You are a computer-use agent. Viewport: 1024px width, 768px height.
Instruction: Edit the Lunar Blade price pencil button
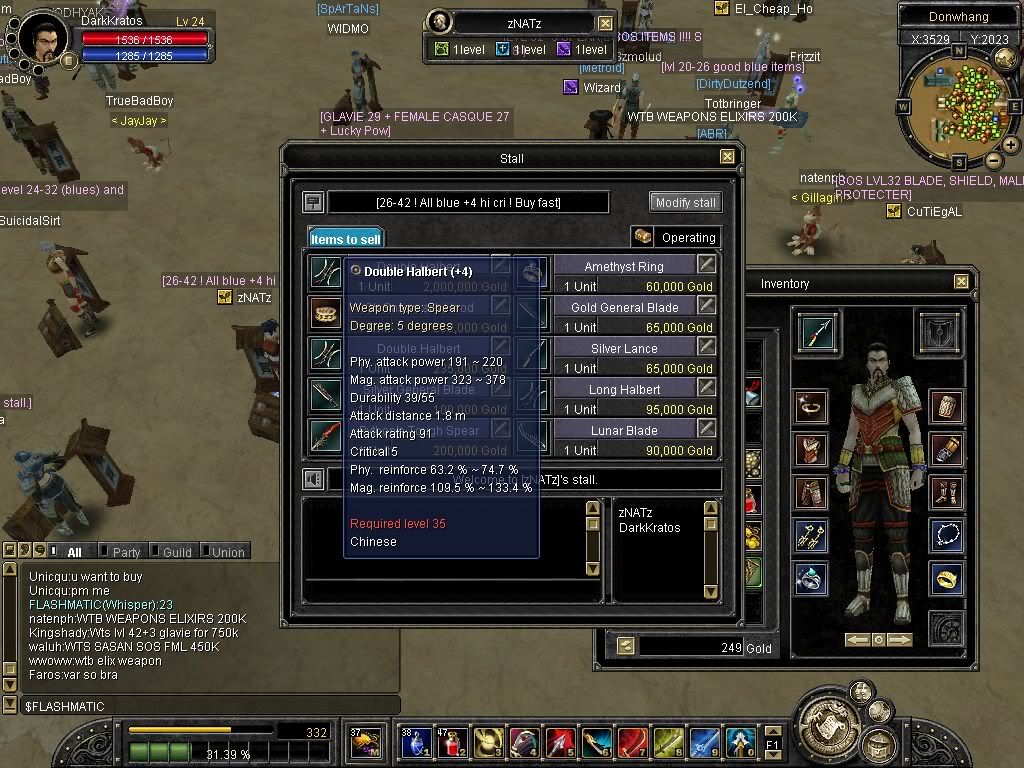707,428
